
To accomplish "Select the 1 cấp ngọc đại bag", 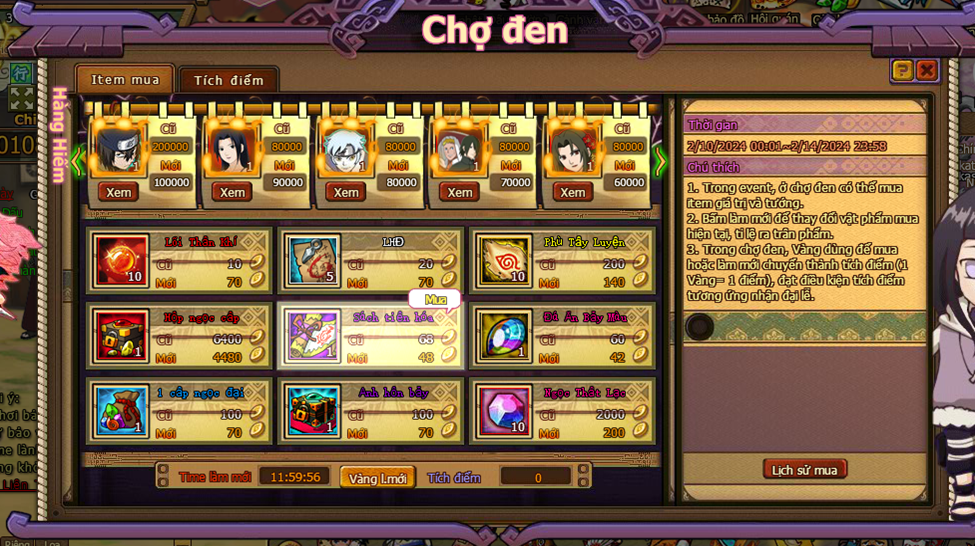I will (x=122, y=410).
